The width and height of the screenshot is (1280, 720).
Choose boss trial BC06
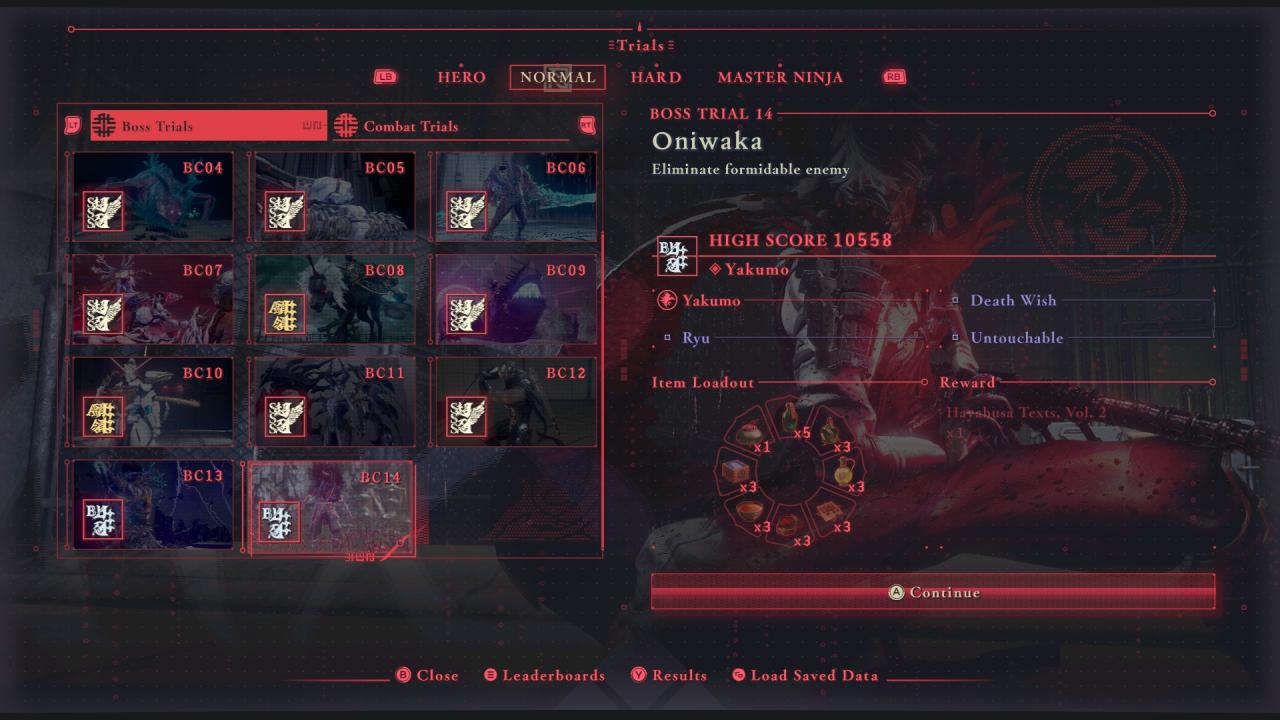[x=516, y=197]
